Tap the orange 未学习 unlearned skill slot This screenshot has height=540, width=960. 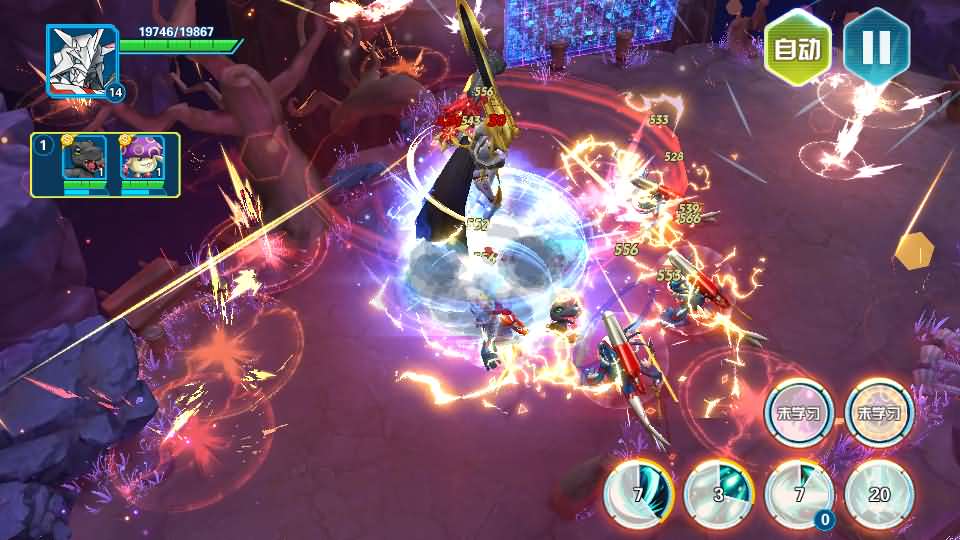[879, 413]
